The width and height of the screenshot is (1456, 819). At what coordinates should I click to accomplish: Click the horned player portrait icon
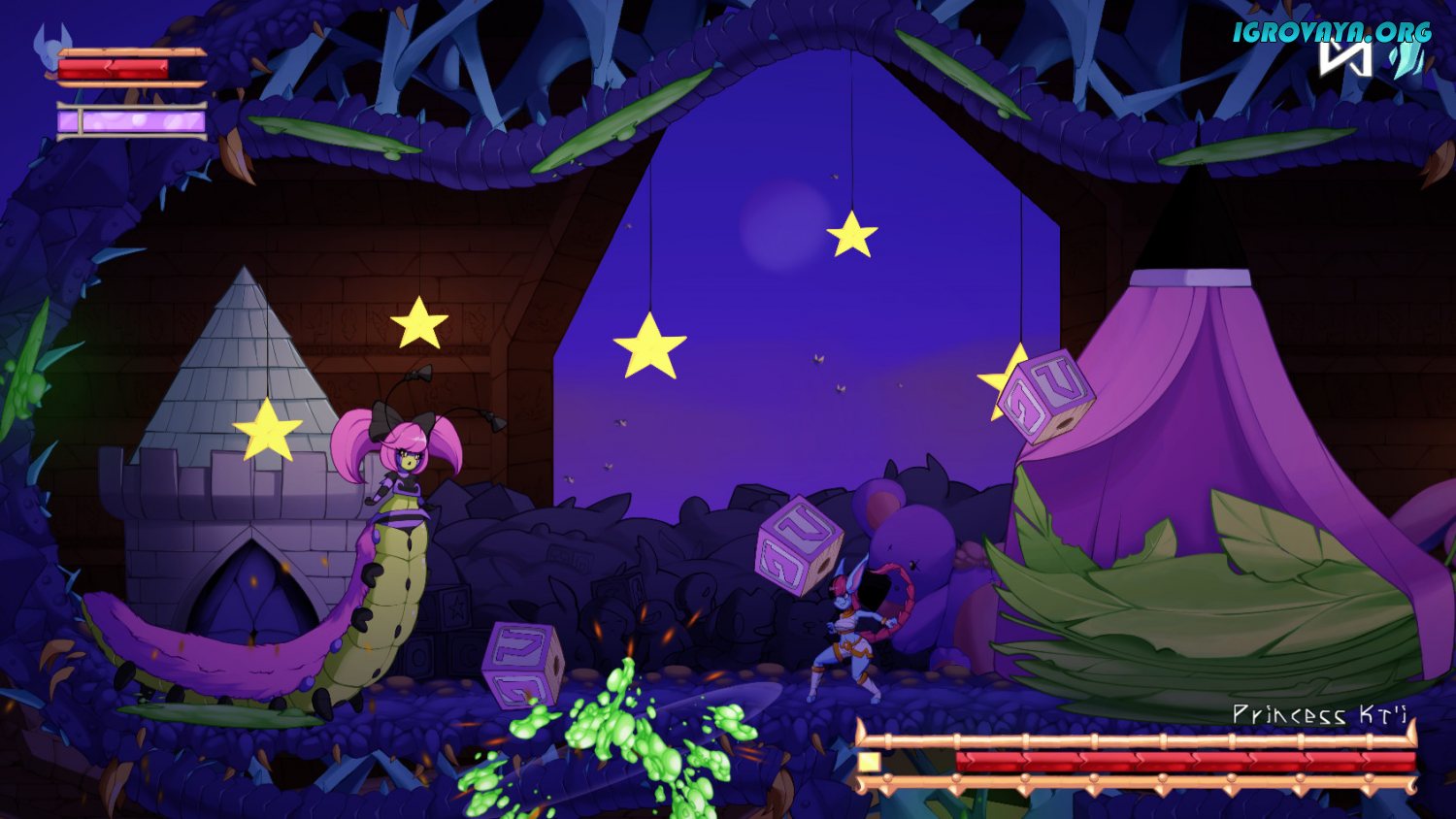49,45
